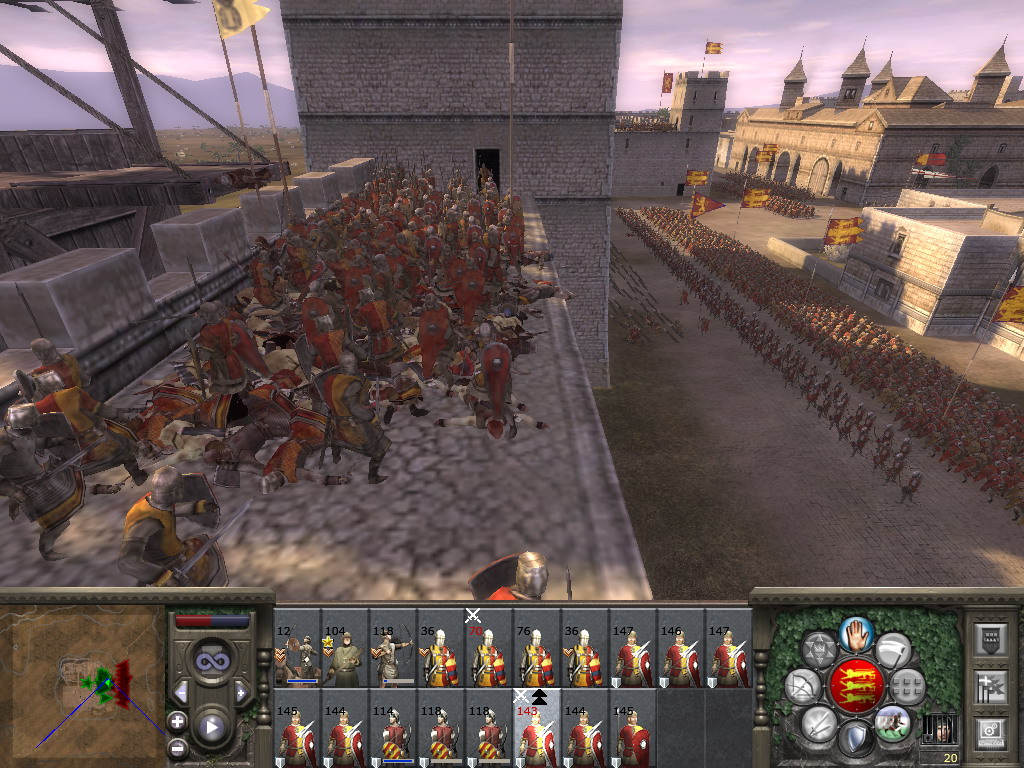Toggle the fire-at-will bow button
Image resolution: width=1024 pixels, height=768 pixels.
802,687
